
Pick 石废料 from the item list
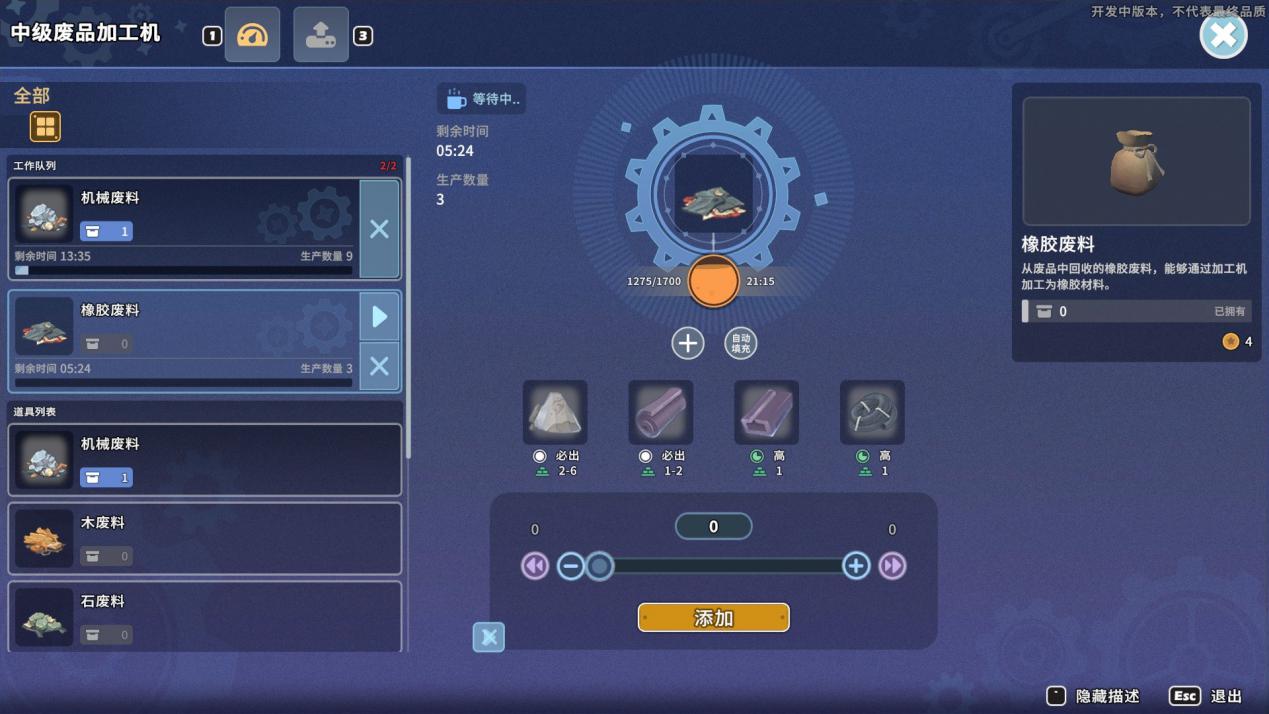(x=204, y=617)
